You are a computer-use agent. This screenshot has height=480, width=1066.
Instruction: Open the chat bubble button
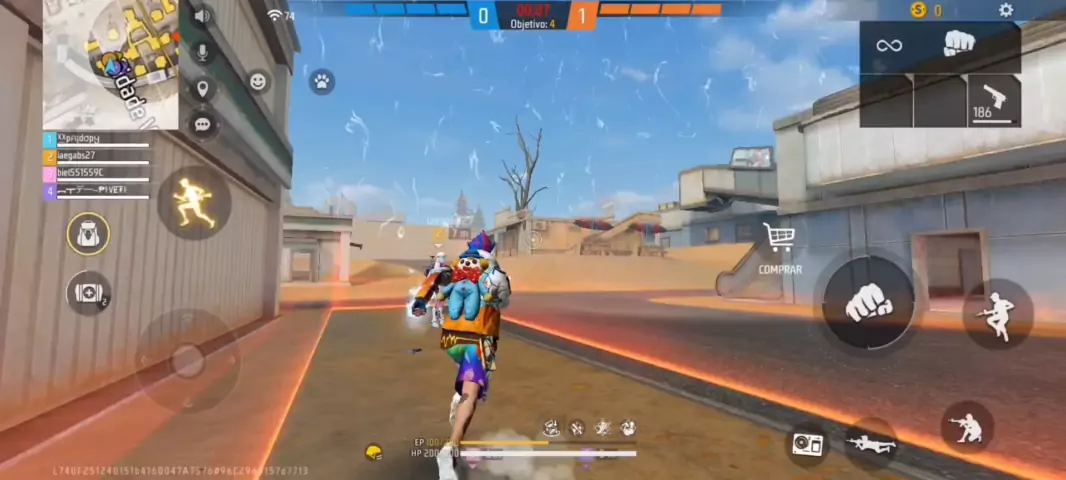[x=203, y=124]
